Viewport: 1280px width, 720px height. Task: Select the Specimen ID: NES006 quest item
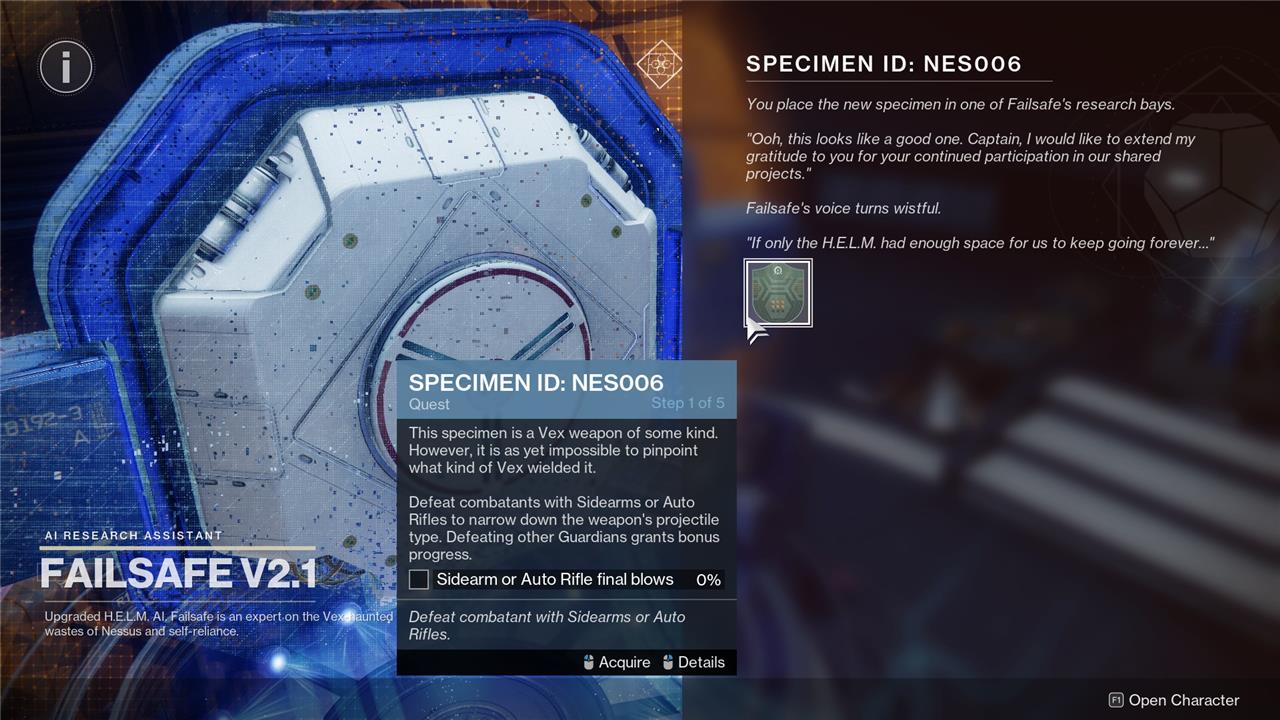778,293
